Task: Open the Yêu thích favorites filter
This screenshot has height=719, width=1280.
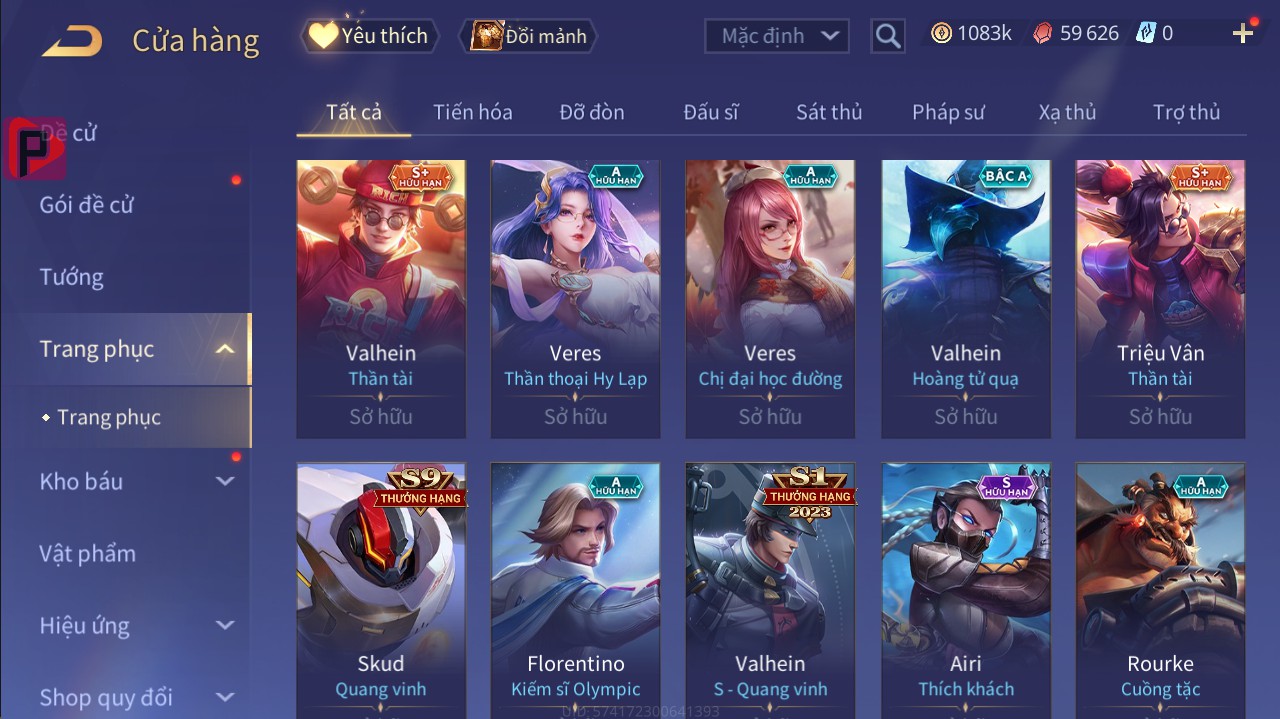Action: coord(369,36)
